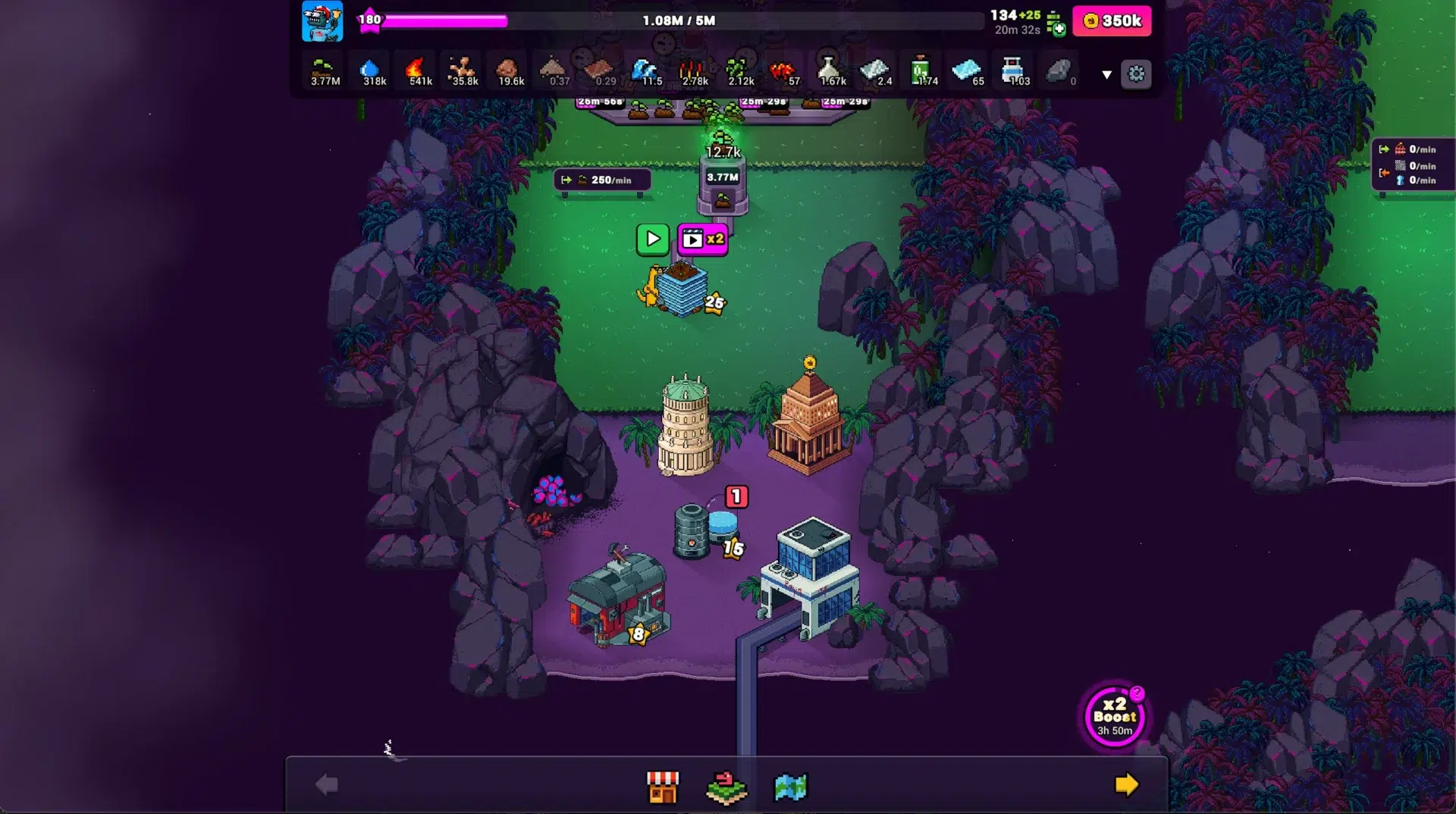The width and height of the screenshot is (1456, 814).
Task: Go to next area with yellow arrow
Action: click(1126, 785)
